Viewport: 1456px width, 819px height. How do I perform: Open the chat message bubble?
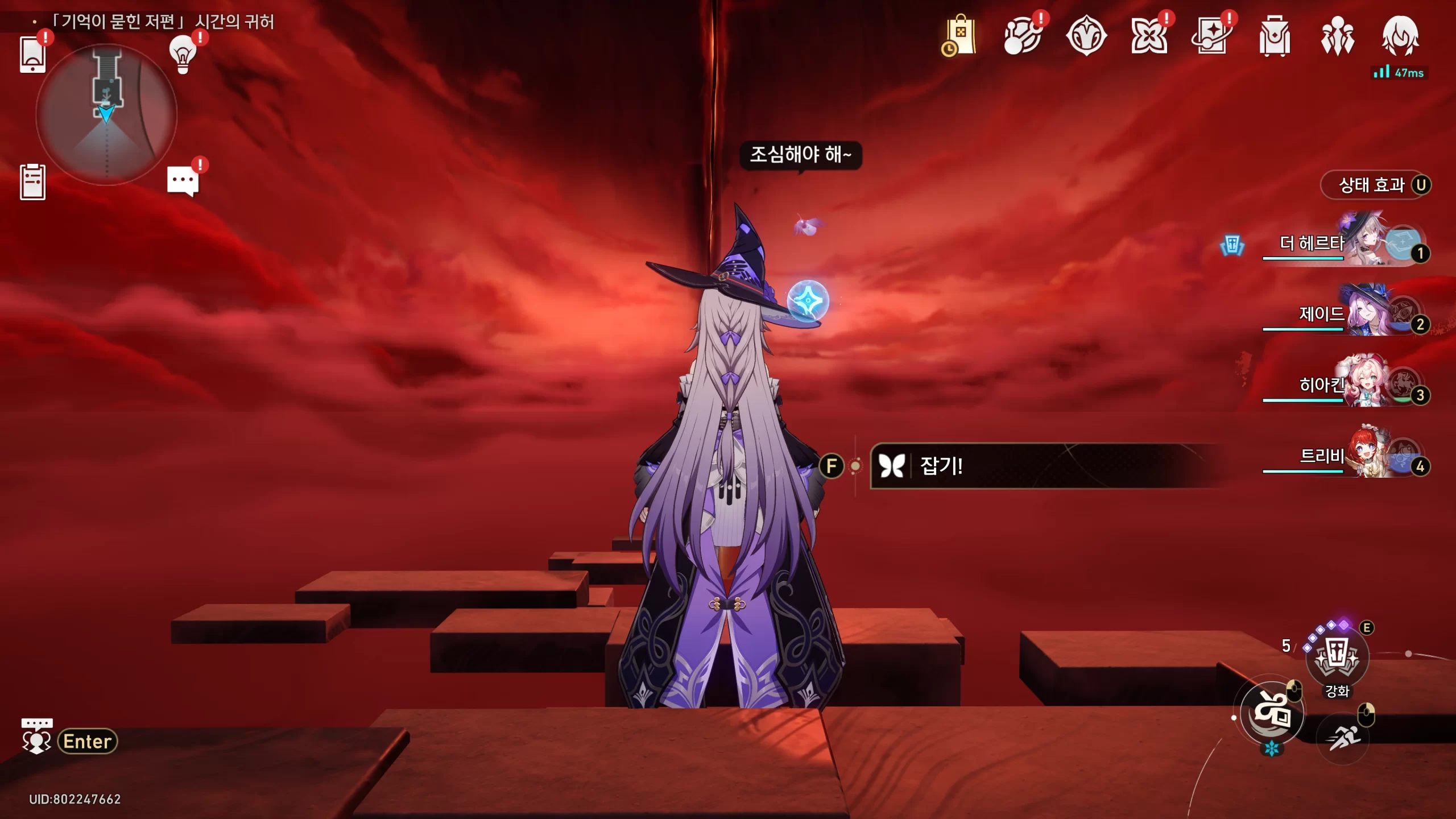click(x=183, y=181)
